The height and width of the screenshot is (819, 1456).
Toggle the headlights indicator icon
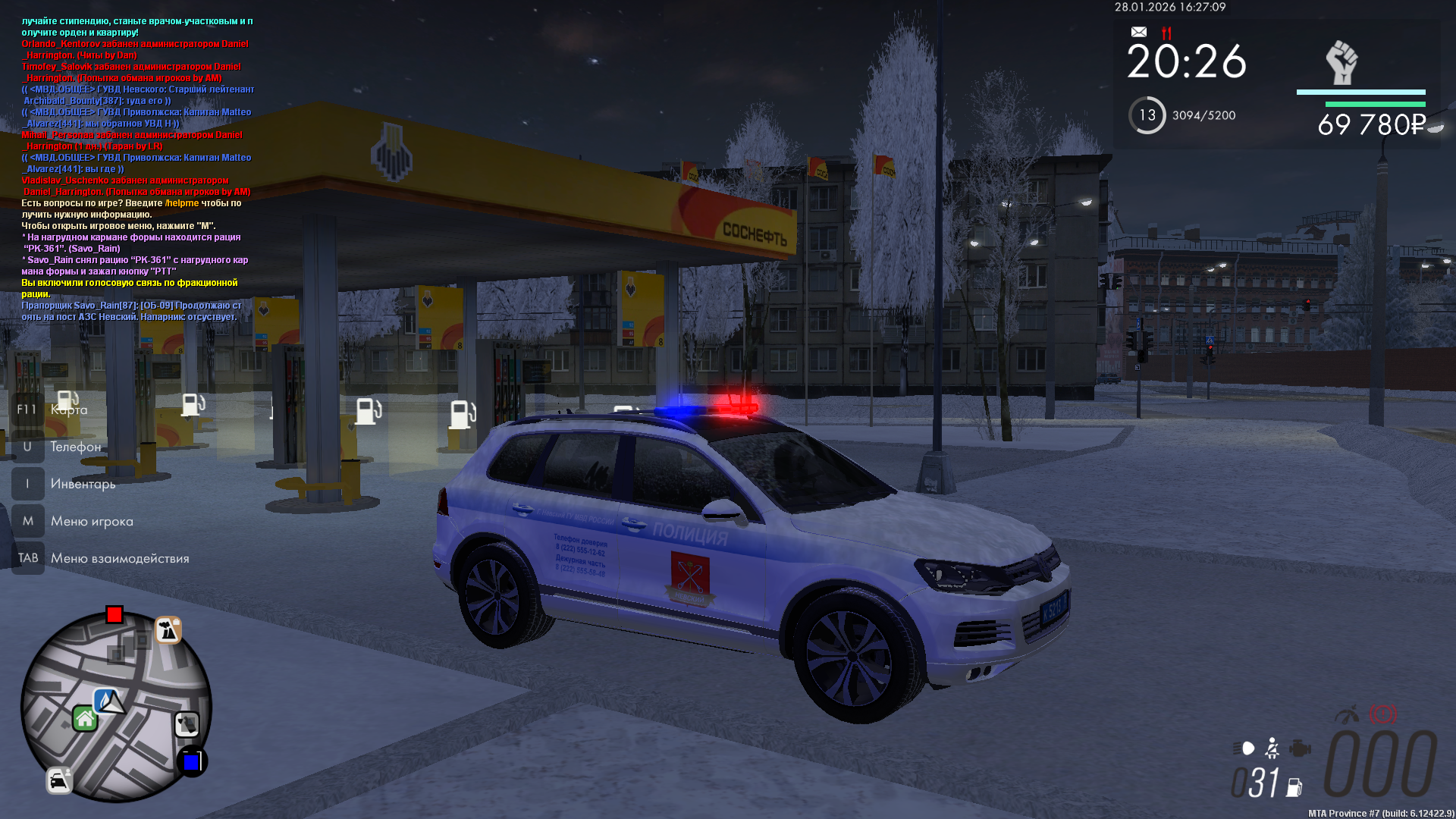click(1244, 748)
